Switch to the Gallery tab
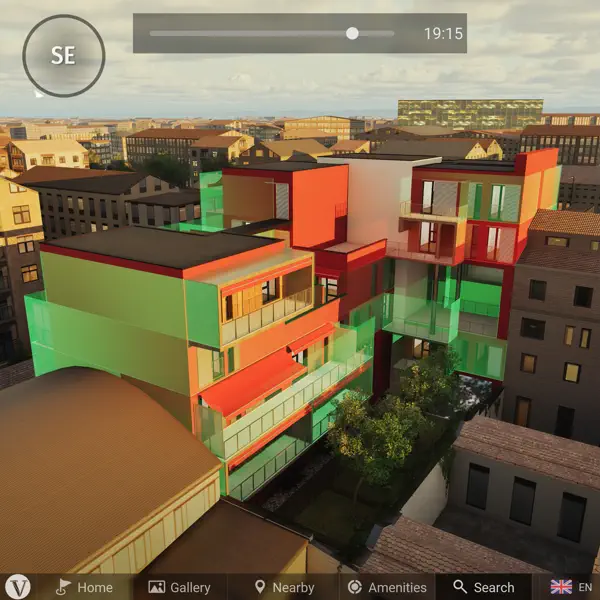This screenshot has height=600, width=600. tap(179, 587)
